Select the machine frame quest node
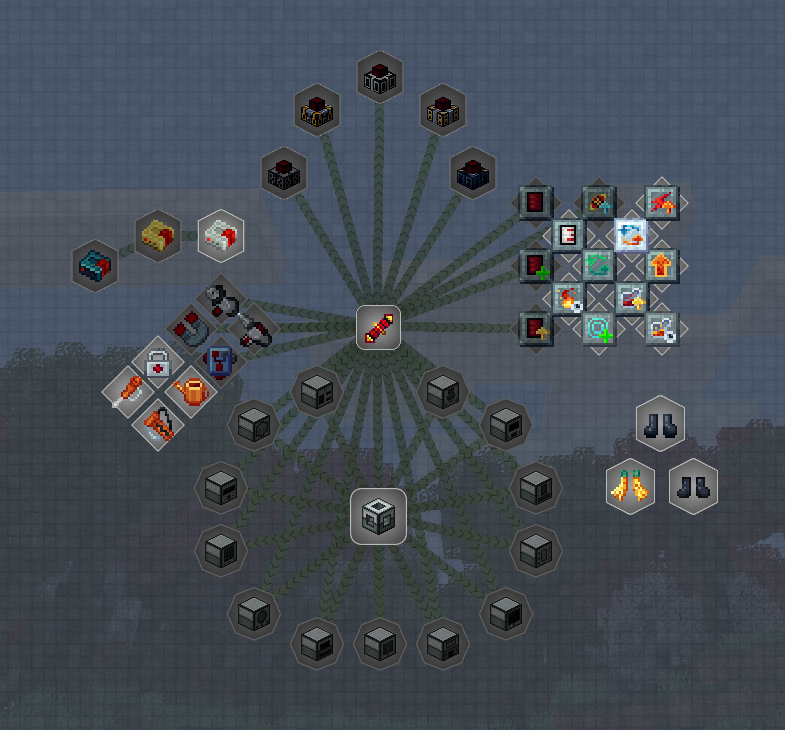 [x=378, y=516]
